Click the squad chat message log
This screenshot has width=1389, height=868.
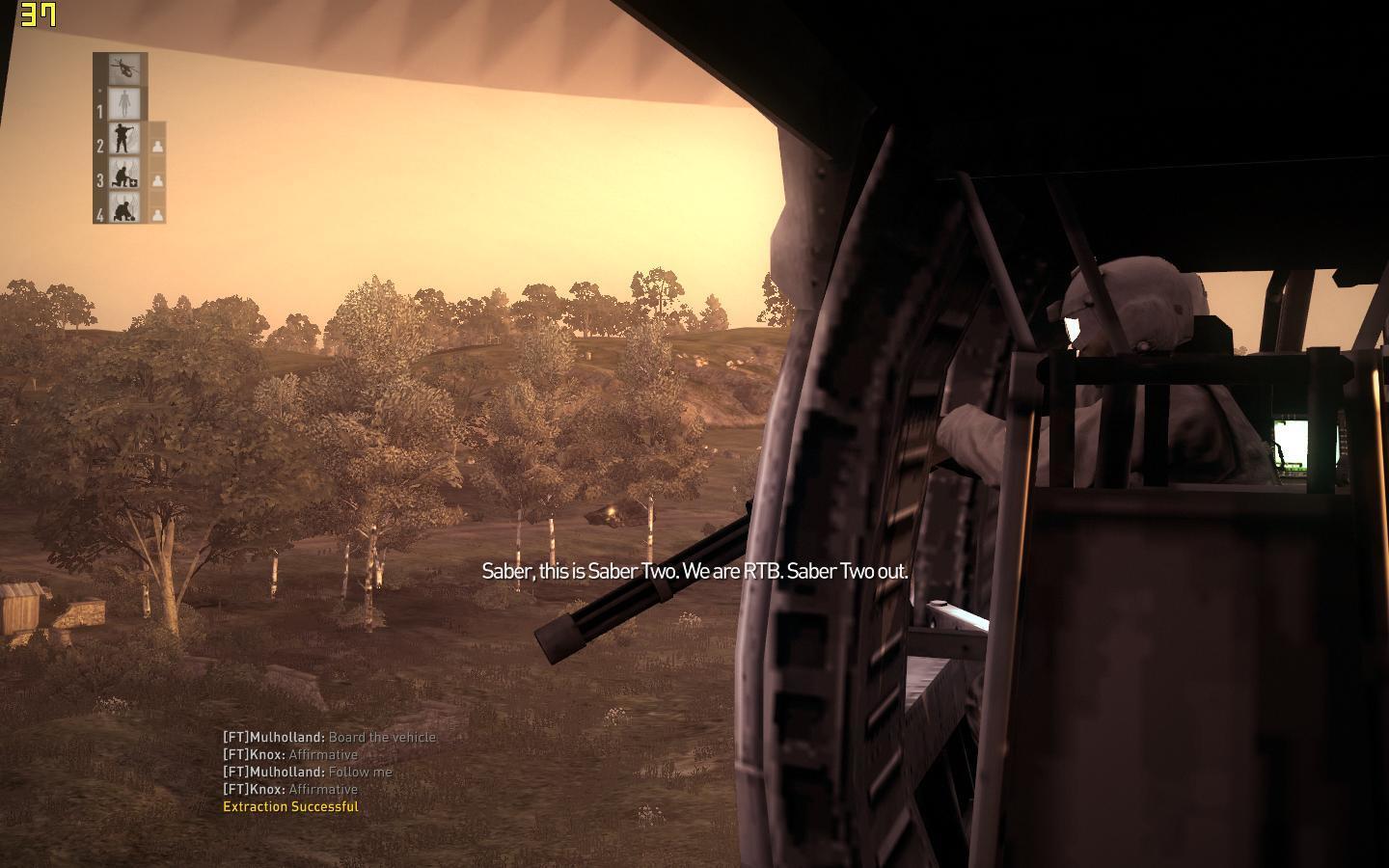pyautogui.click(x=329, y=772)
